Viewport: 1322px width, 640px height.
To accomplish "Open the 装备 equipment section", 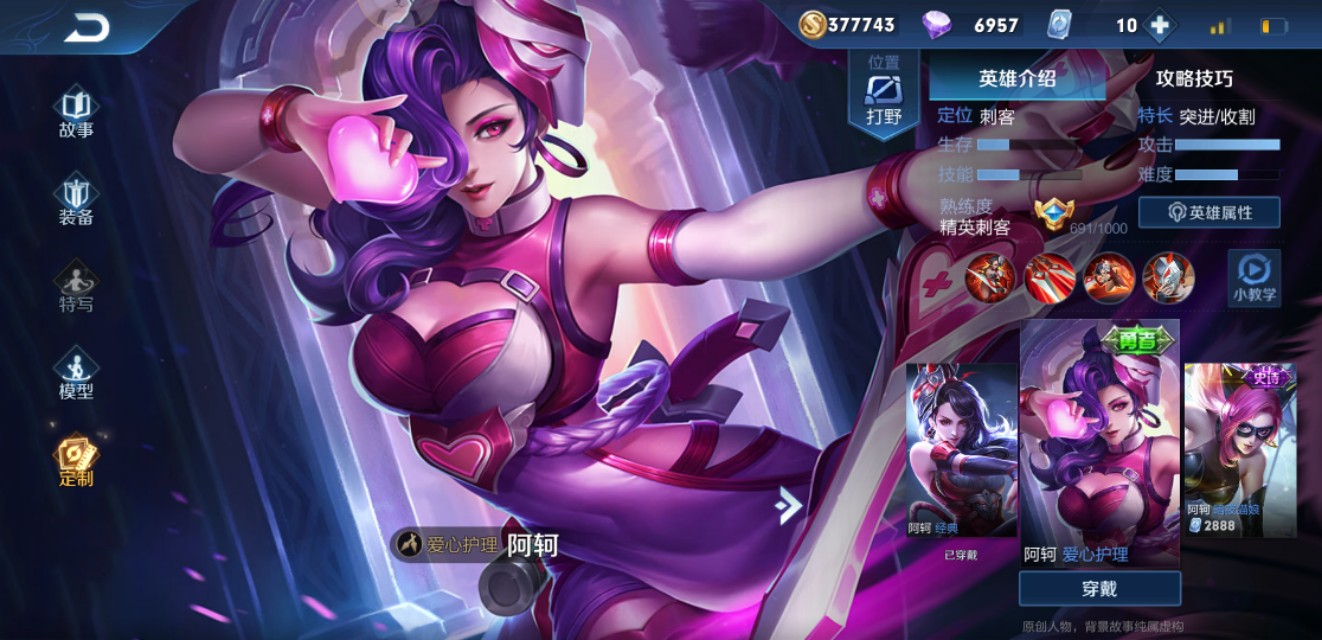I will point(76,200).
